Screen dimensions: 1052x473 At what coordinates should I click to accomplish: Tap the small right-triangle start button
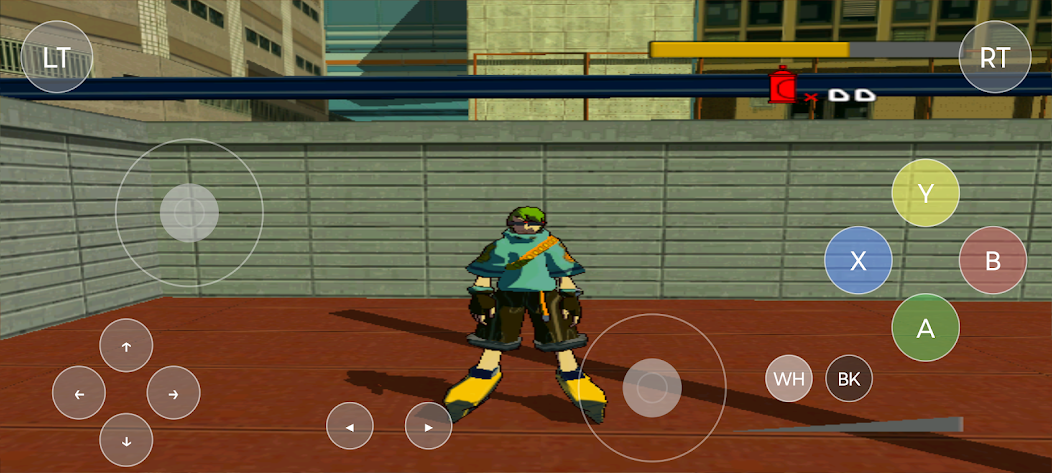point(429,426)
